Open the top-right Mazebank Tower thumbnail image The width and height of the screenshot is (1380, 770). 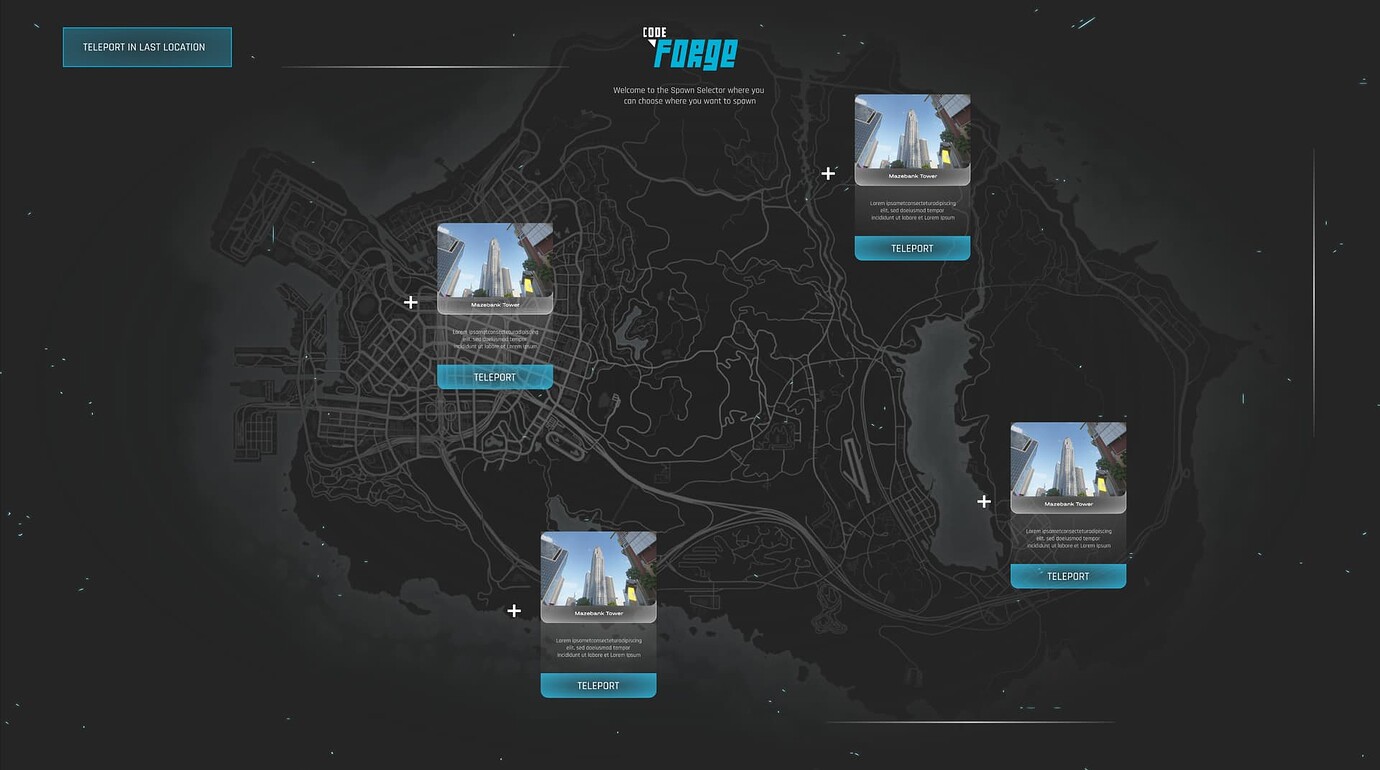click(912, 135)
